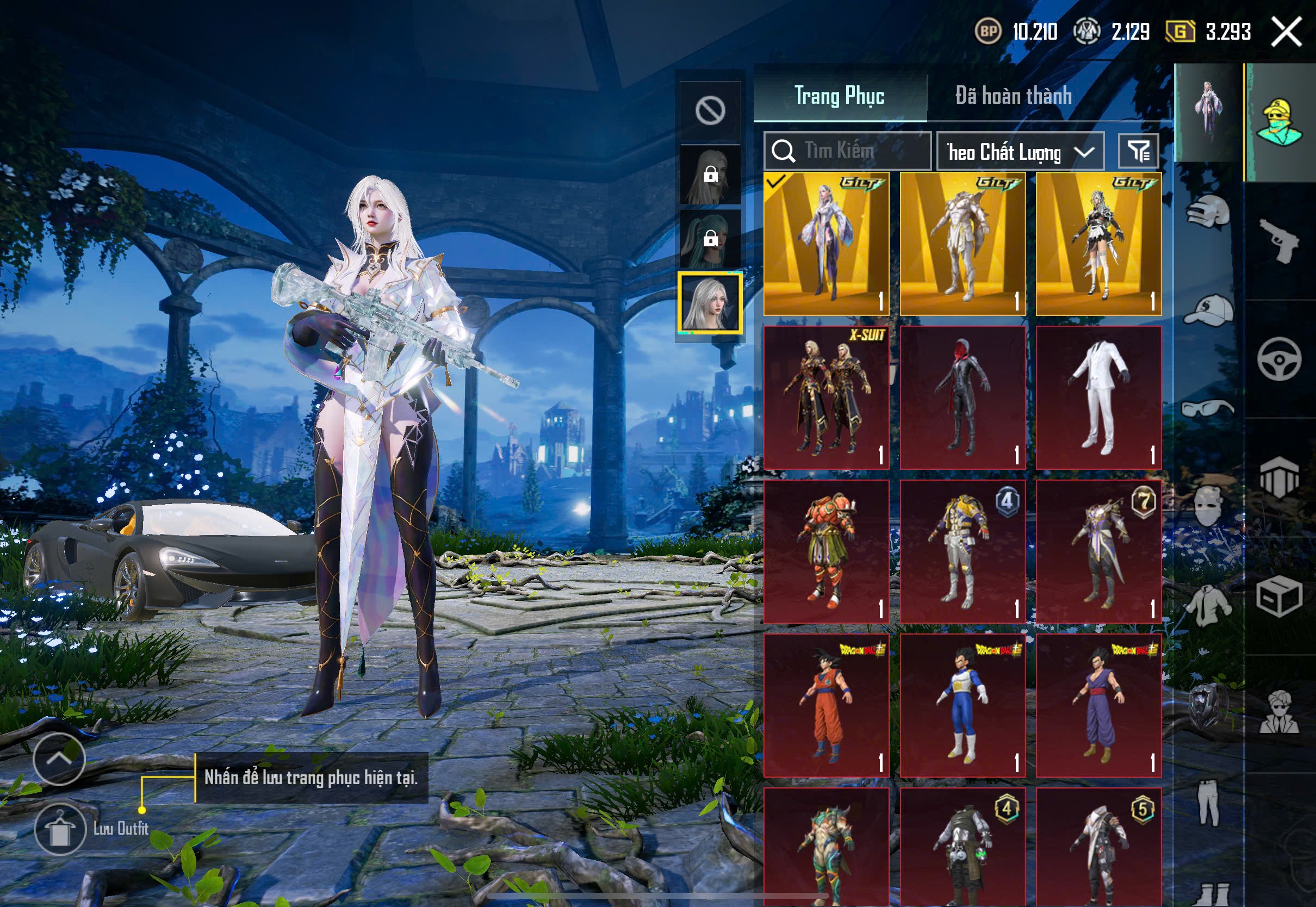1316x907 pixels.
Task: Close the outfit inventory screen
Action: (1286, 32)
